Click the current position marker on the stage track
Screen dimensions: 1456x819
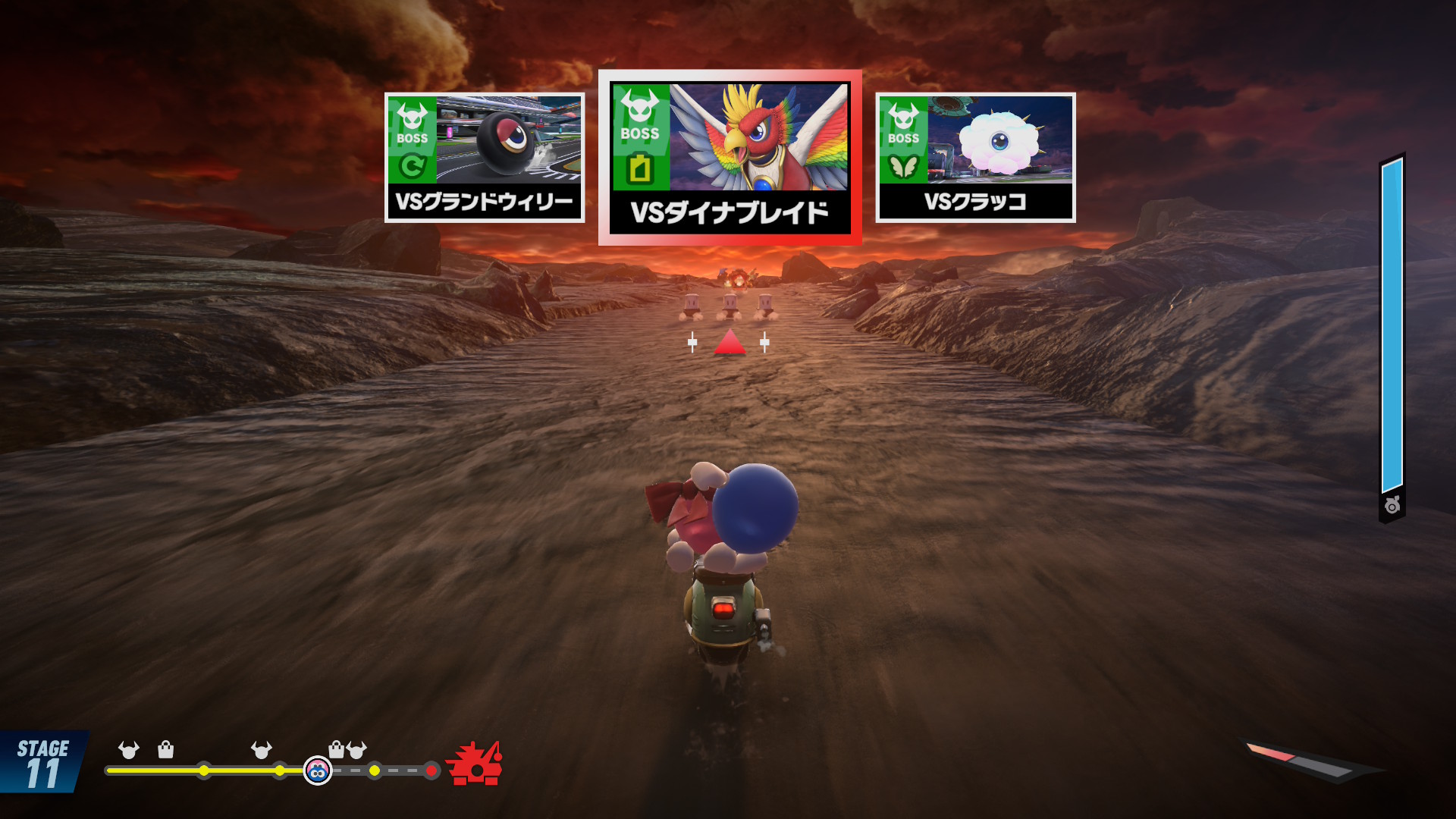tap(318, 770)
